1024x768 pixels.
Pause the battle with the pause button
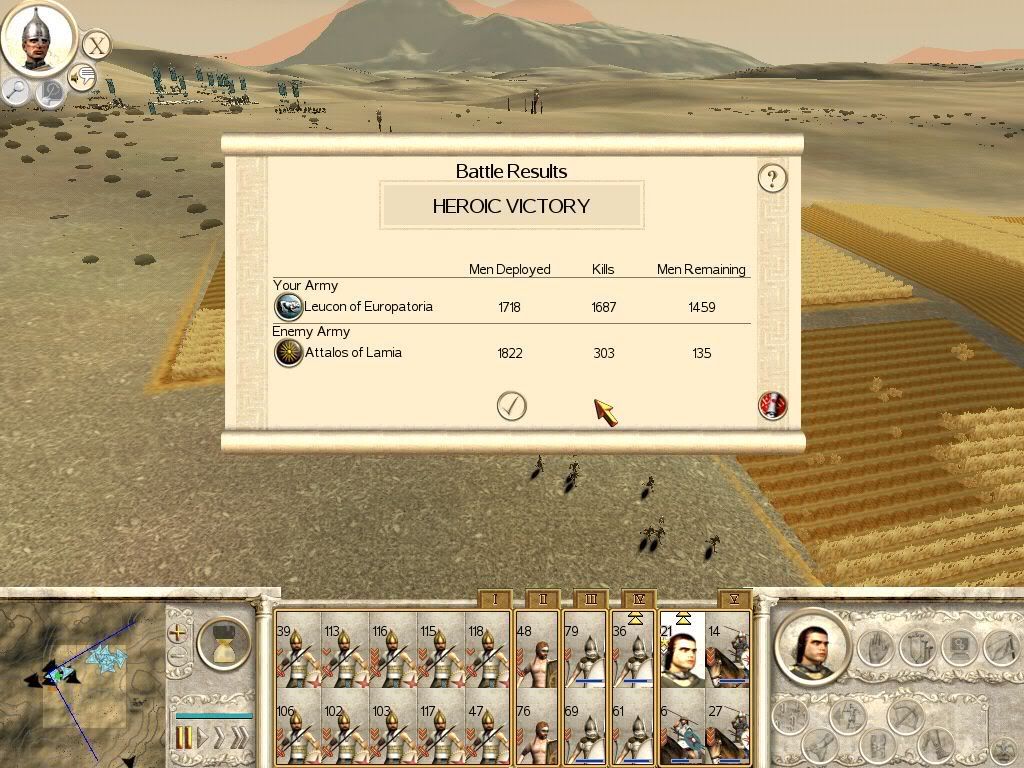(x=184, y=738)
